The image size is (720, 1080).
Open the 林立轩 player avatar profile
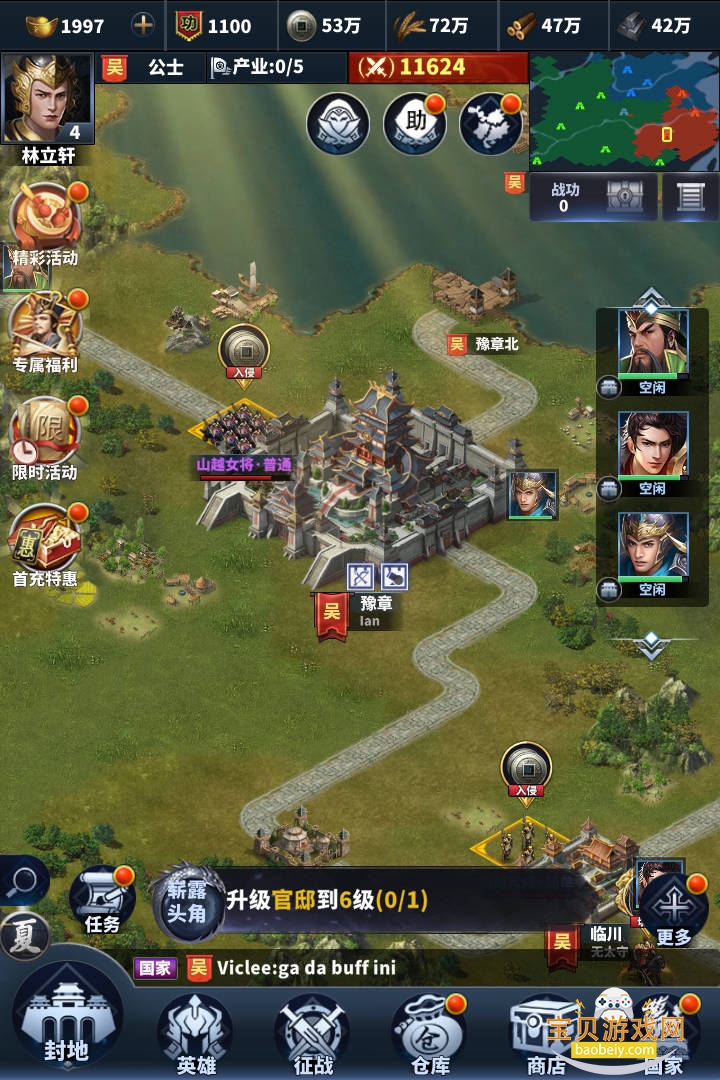(x=48, y=100)
